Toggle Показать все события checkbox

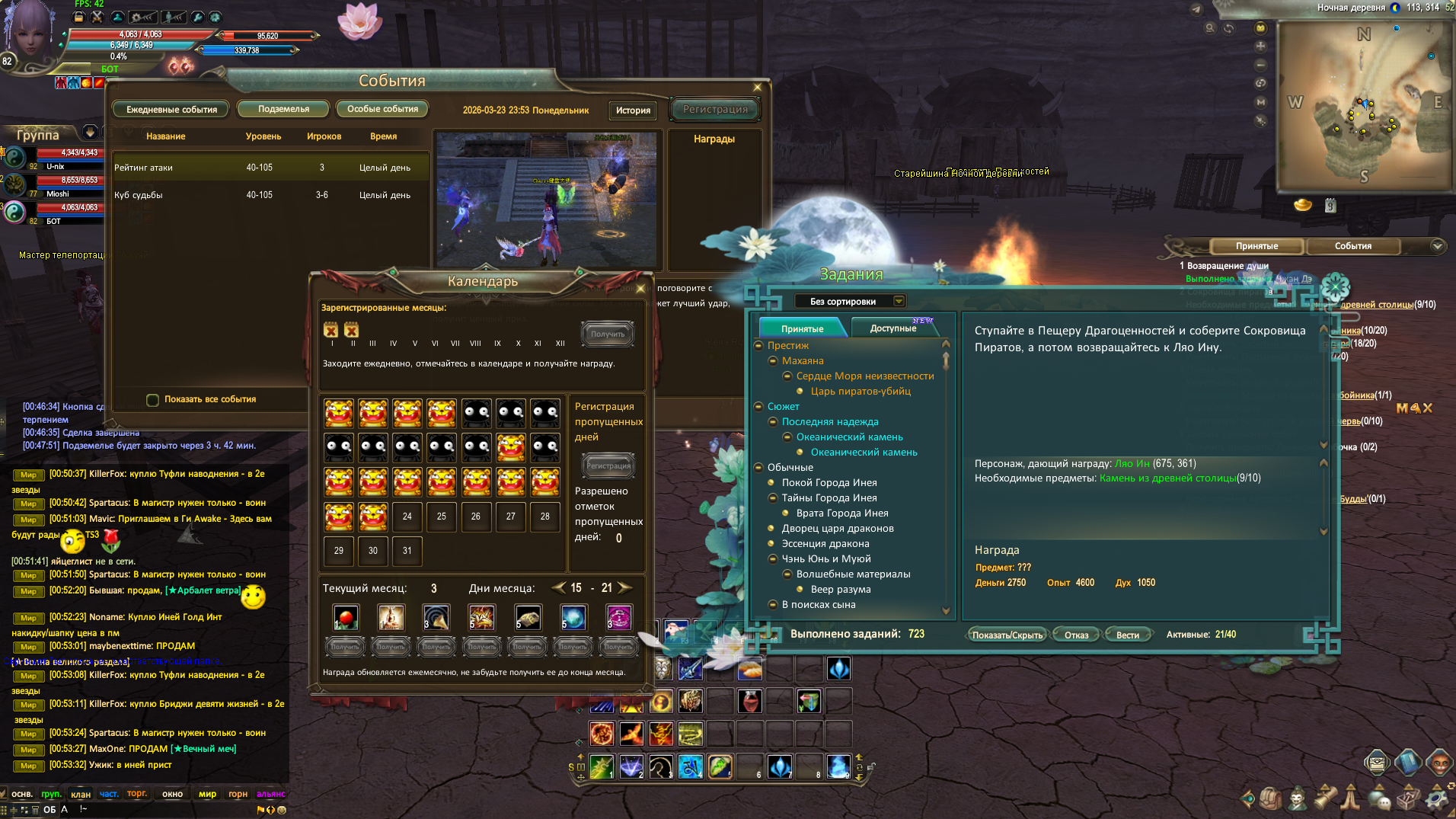click(x=153, y=400)
